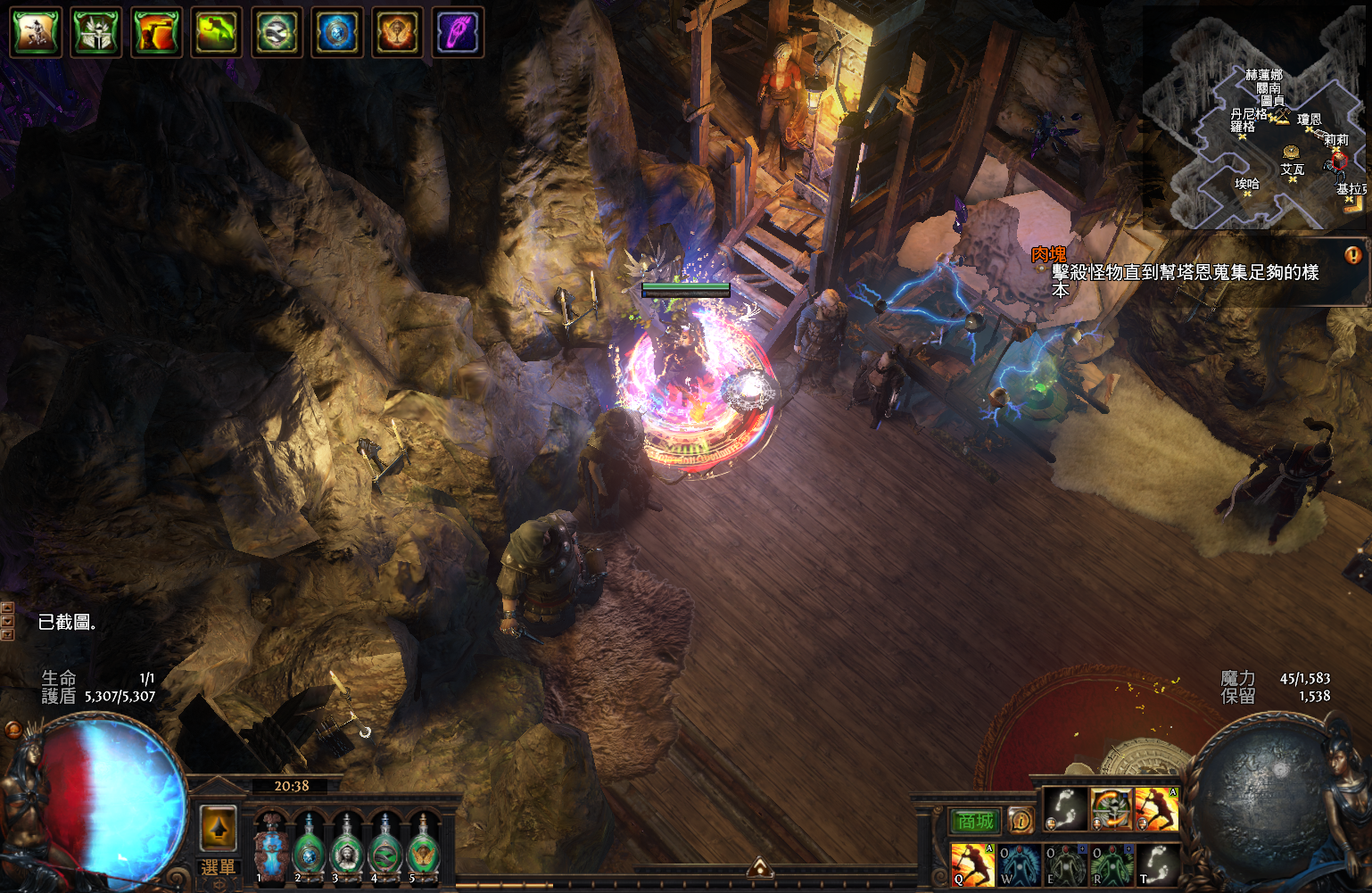This screenshot has width=1372, height=893.
Task: Open the 選單 menu button
Action: [x=218, y=867]
